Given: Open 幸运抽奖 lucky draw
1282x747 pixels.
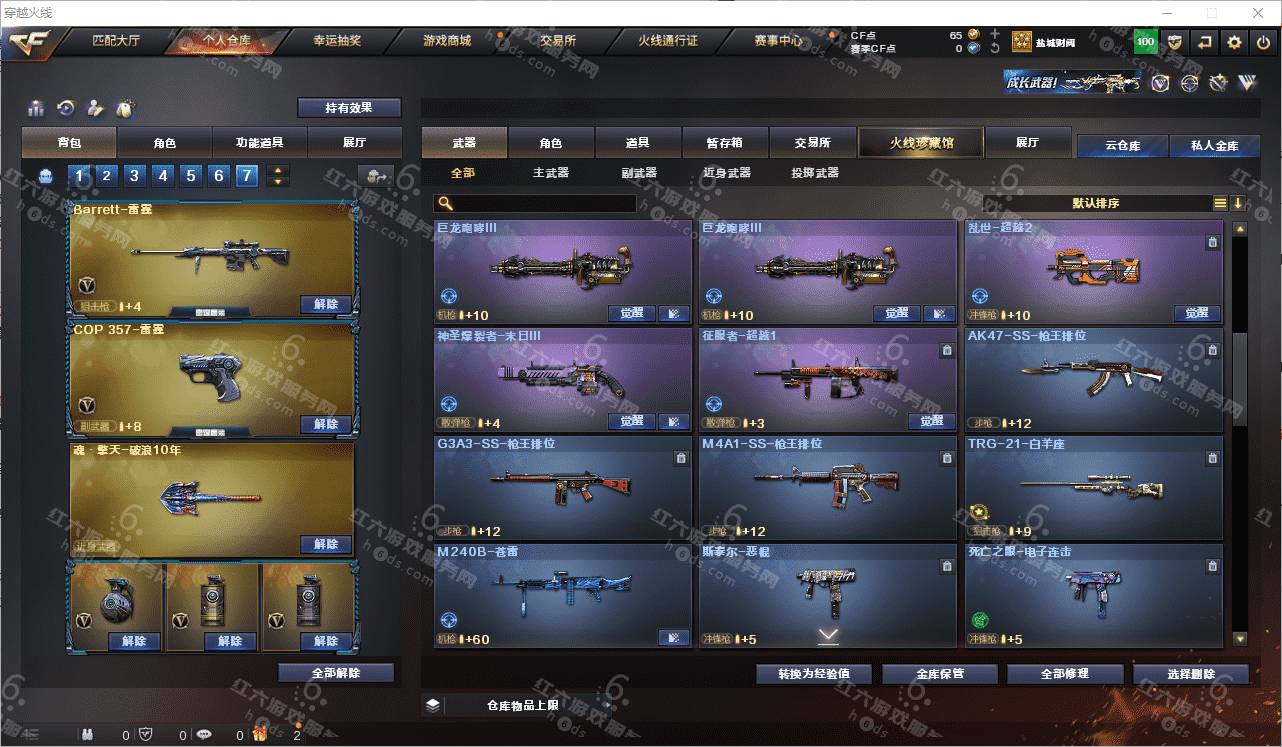Looking at the screenshot, I should tap(337, 41).
